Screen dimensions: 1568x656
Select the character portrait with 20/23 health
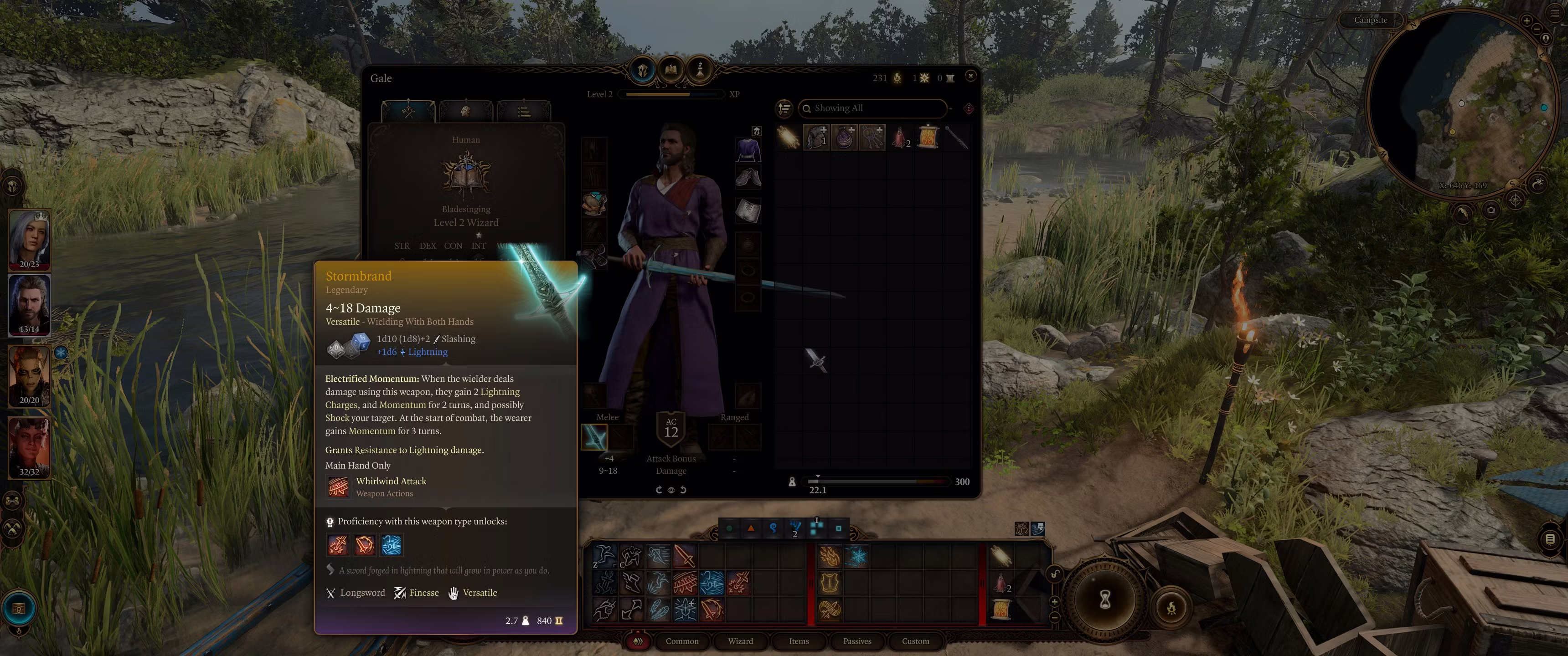[29, 239]
